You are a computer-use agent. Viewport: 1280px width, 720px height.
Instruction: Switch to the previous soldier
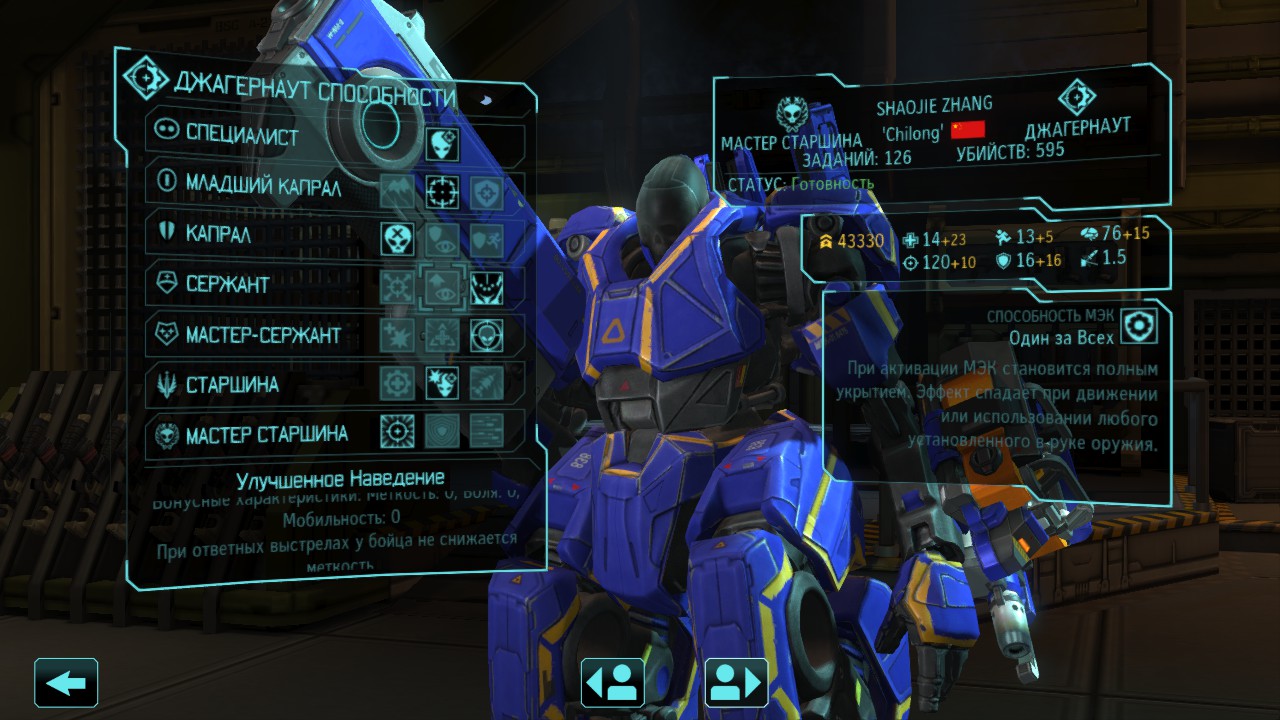tap(612, 683)
